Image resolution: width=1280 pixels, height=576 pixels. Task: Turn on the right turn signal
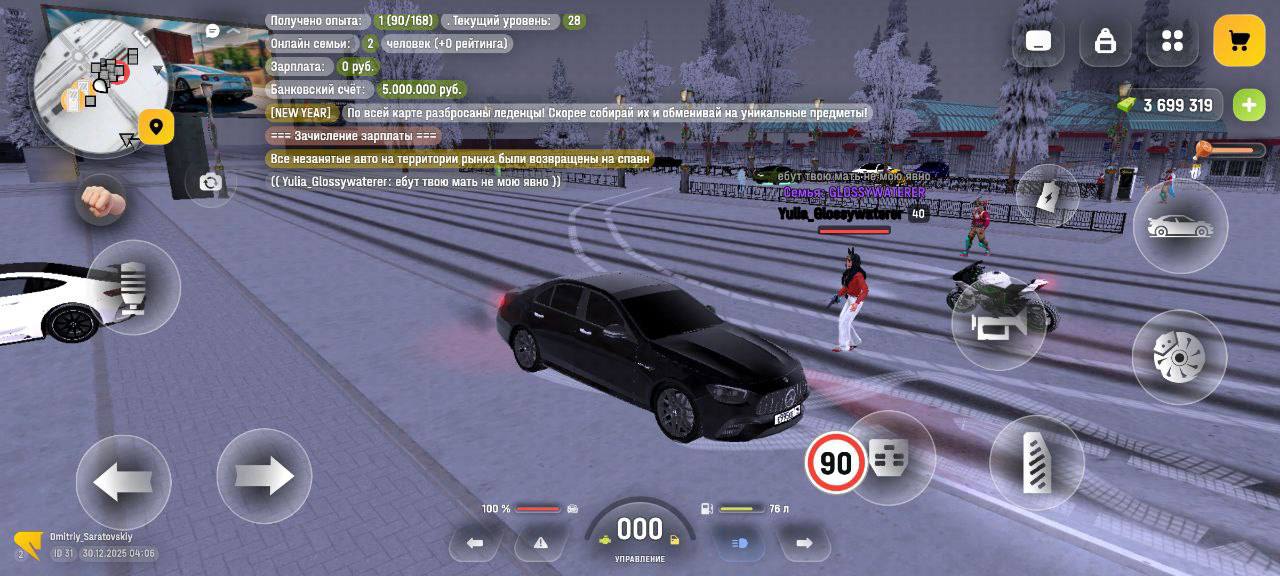coord(804,543)
